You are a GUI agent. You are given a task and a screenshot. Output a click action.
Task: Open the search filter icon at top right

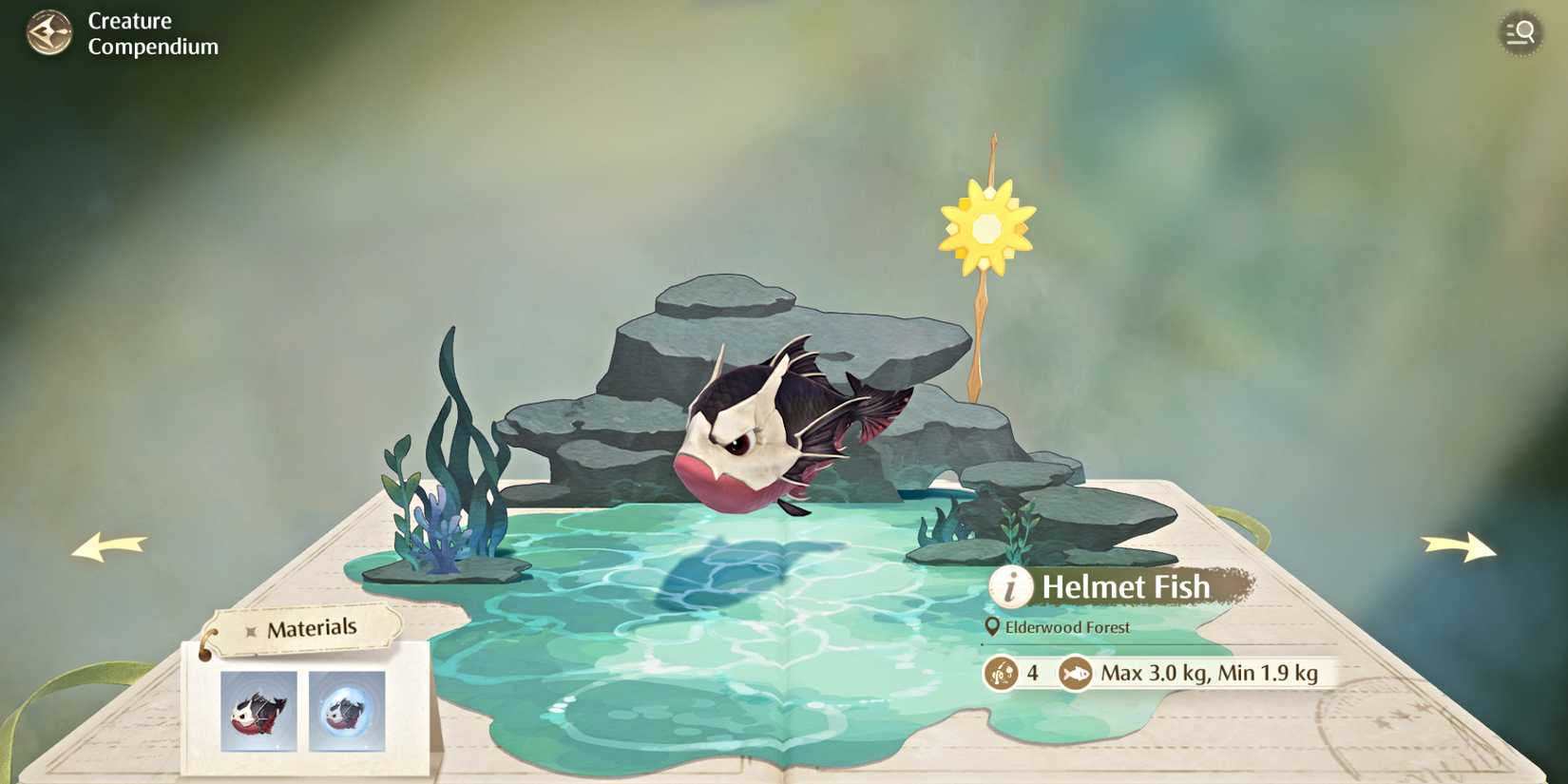[x=1520, y=32]
